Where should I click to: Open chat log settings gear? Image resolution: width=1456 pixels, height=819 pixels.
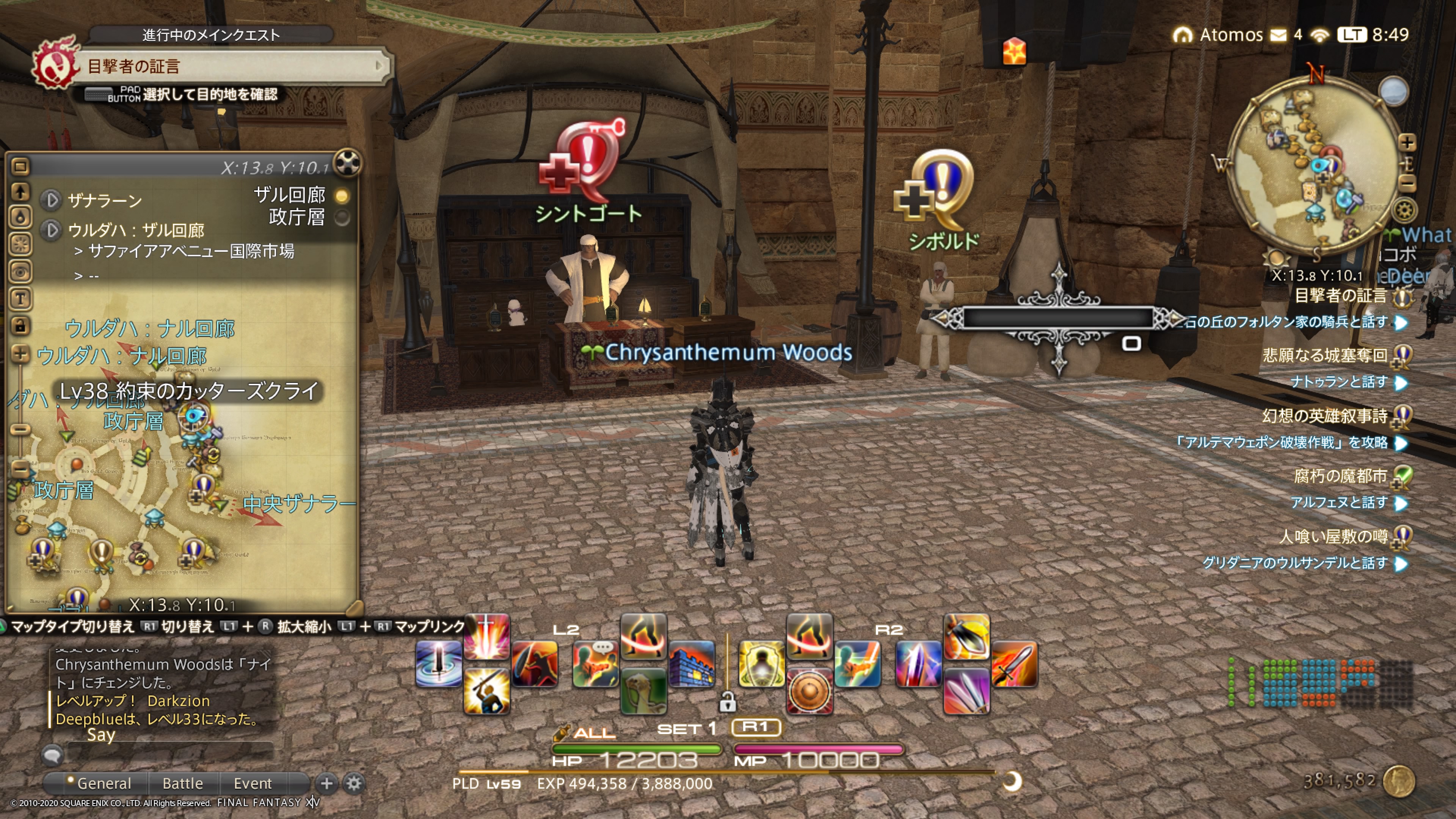coord(354,783)
